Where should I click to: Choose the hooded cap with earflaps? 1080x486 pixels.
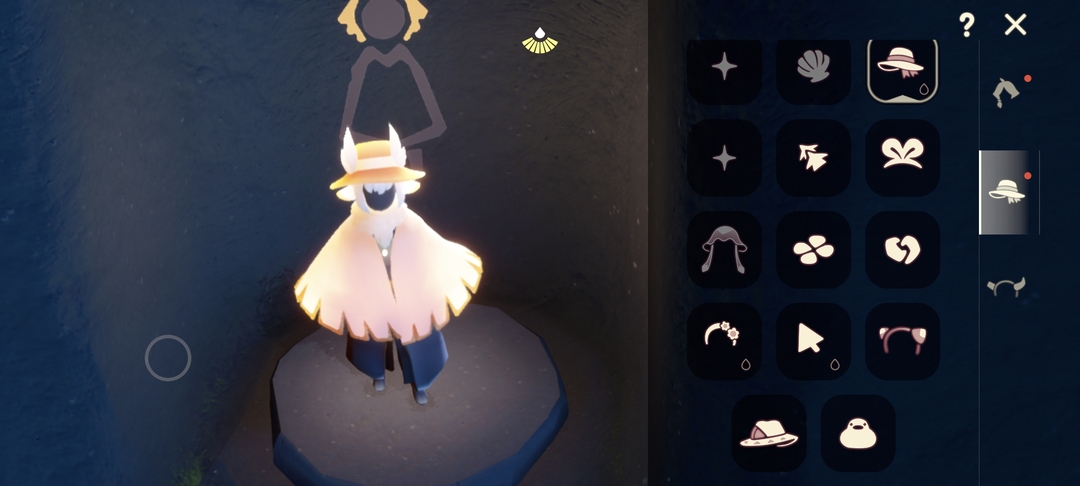click(724, 249)
